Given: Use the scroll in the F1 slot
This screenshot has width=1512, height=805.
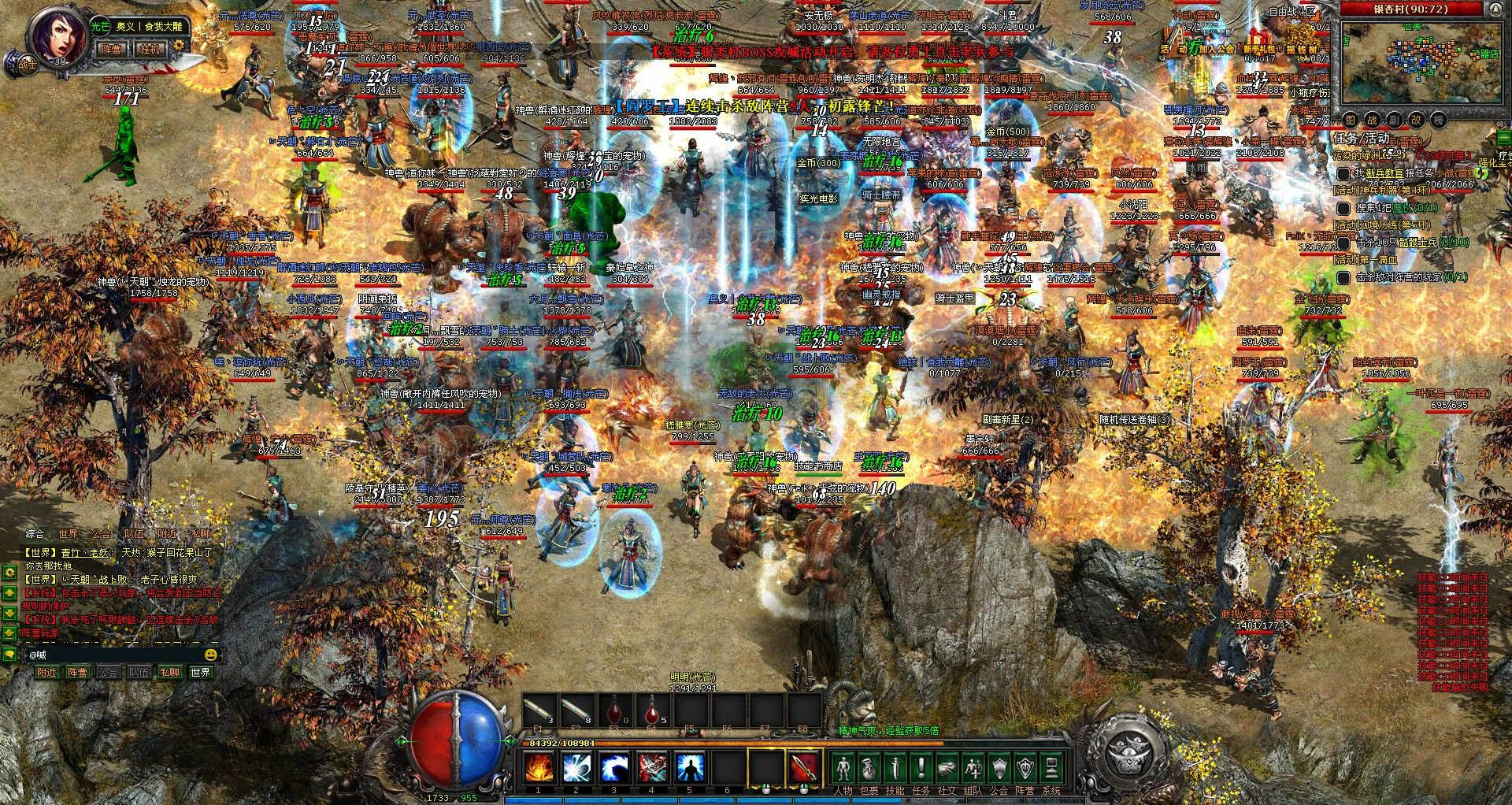Looking at the screenshot, I should pos(539,714).
